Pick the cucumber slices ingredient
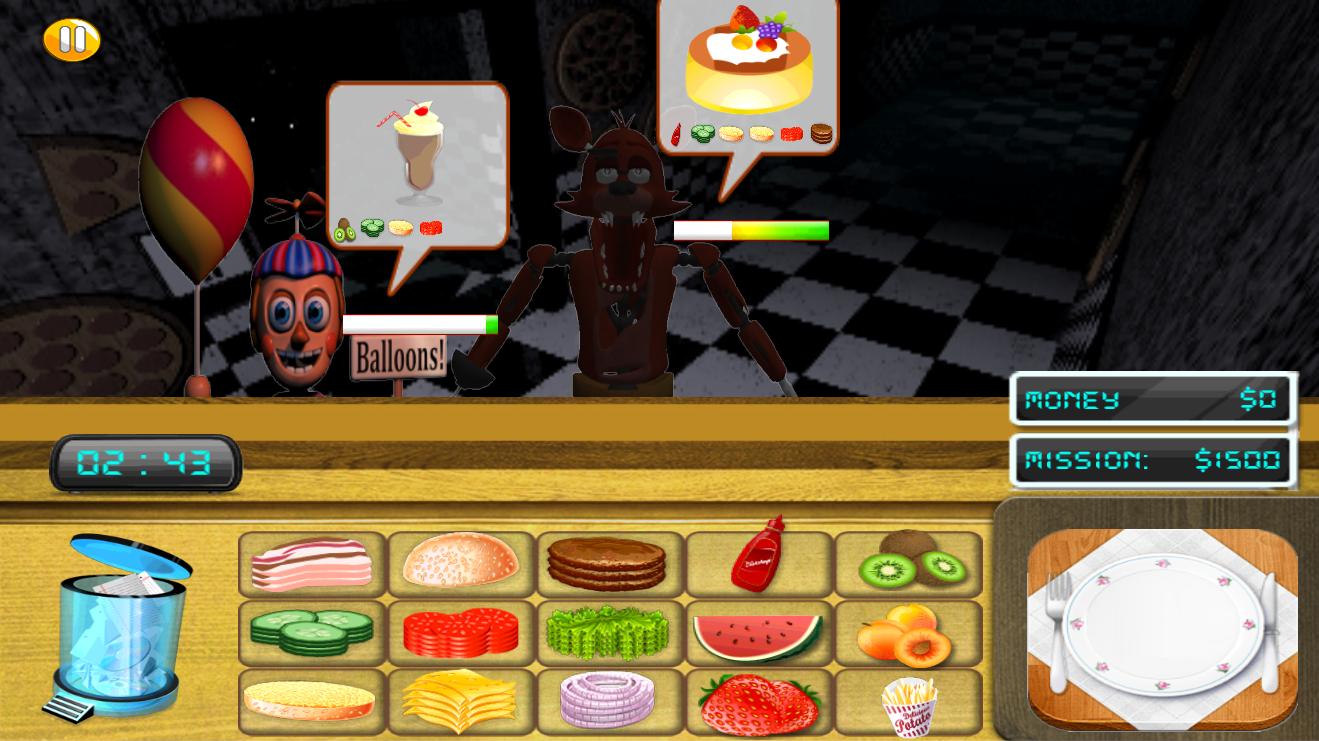 click(x=310, y=632)
